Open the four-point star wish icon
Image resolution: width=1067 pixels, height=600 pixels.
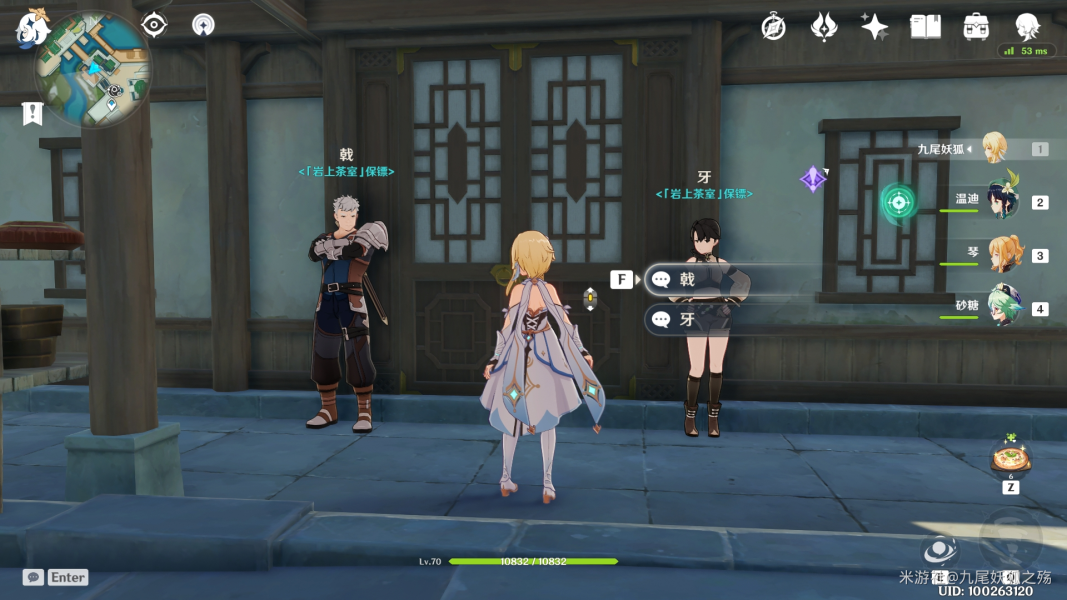tap(874, 27)
